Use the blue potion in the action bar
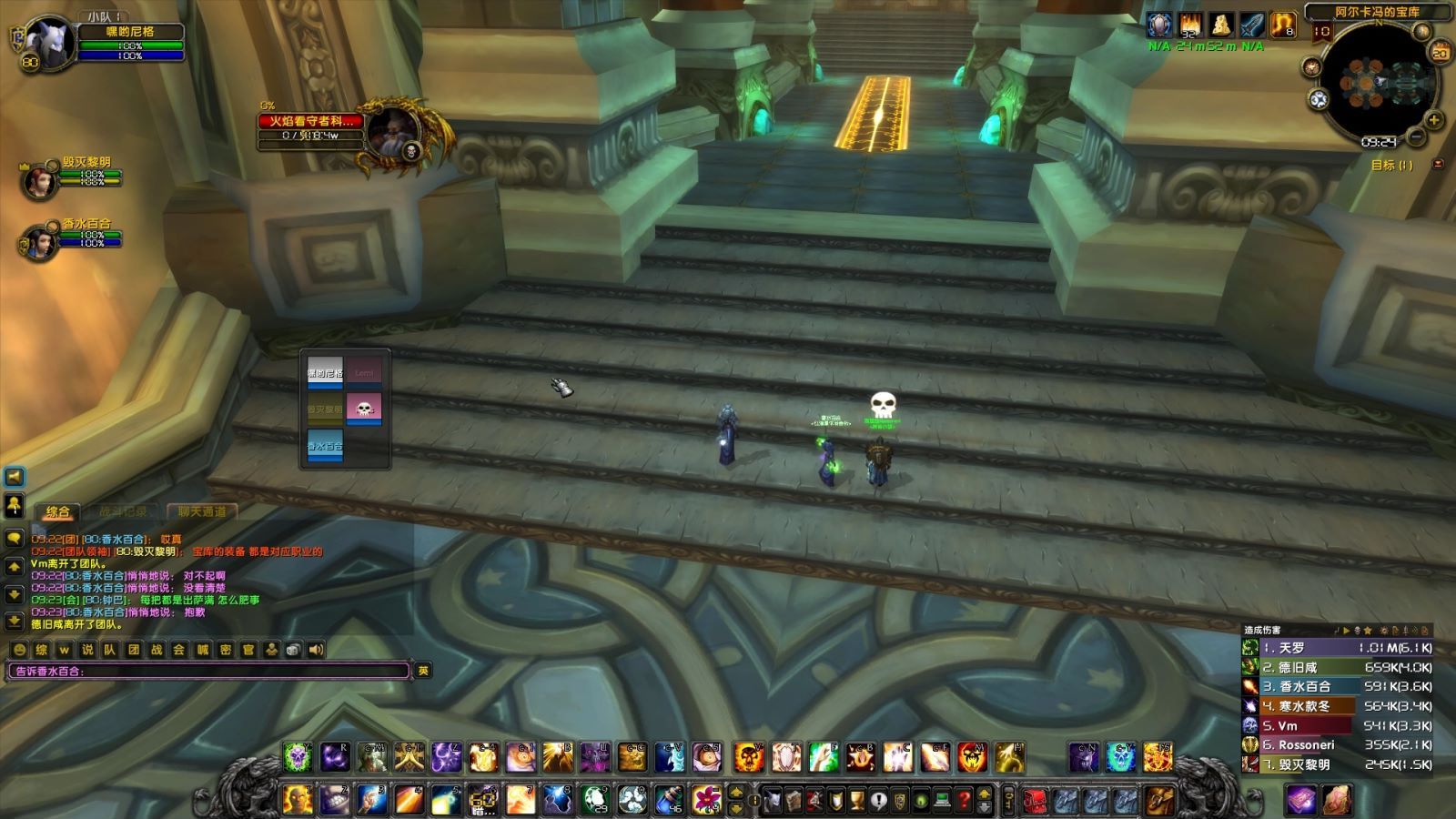Screen dimensions: 1456x819 (x=670, y=800)
